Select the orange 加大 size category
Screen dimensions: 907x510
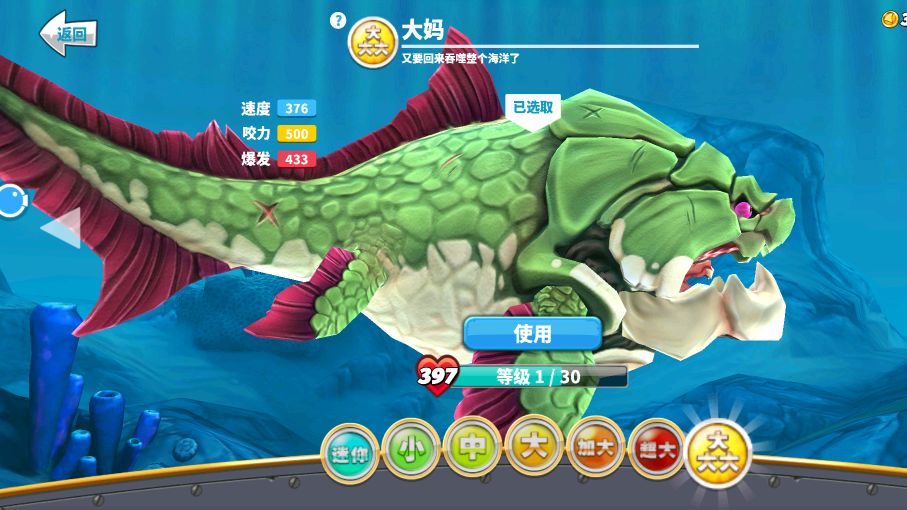pyautogui.click(x=596, y=445)
